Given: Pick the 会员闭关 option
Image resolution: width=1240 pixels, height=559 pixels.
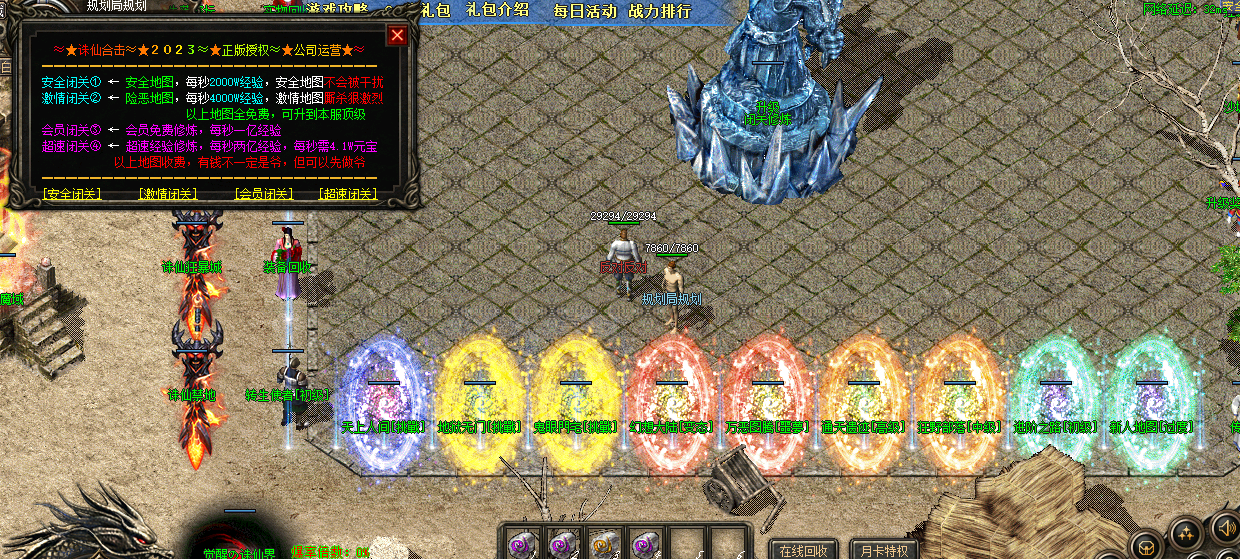Looking at the screenshot, I should [263, 194].
